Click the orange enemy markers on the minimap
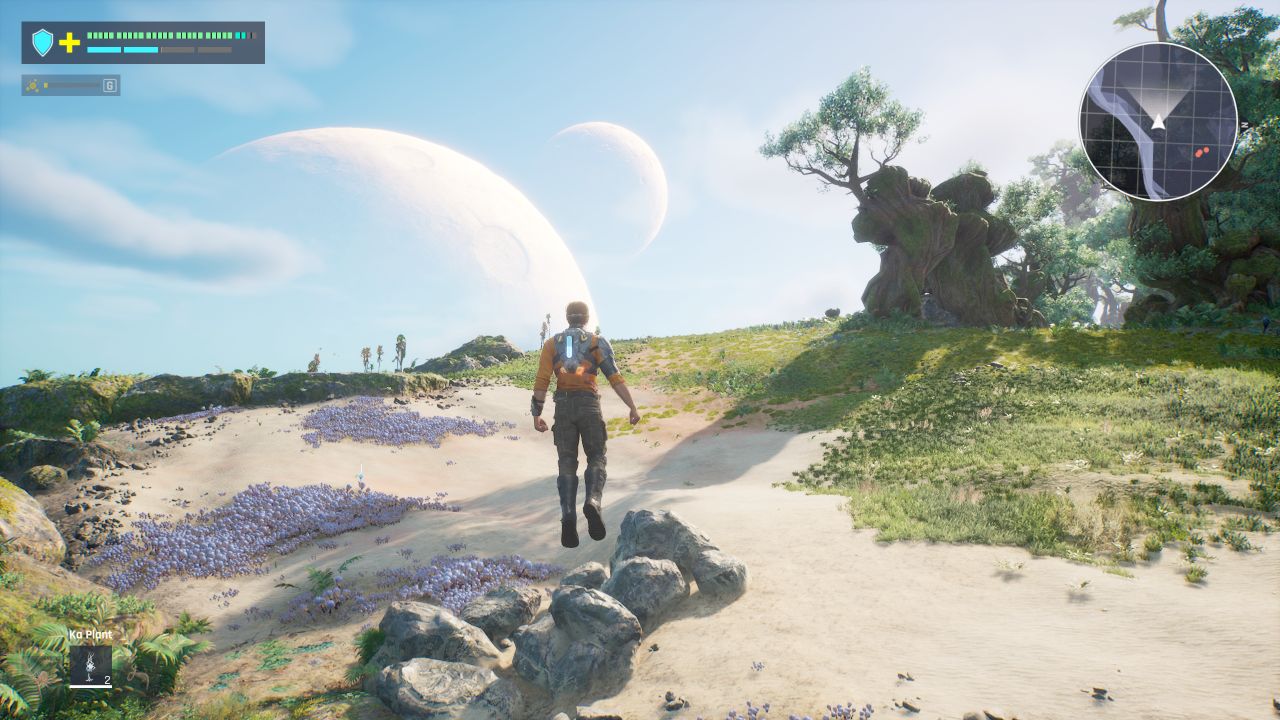Image resolution: width=1280 pixels, height=720 pixels. point(1199,152)
